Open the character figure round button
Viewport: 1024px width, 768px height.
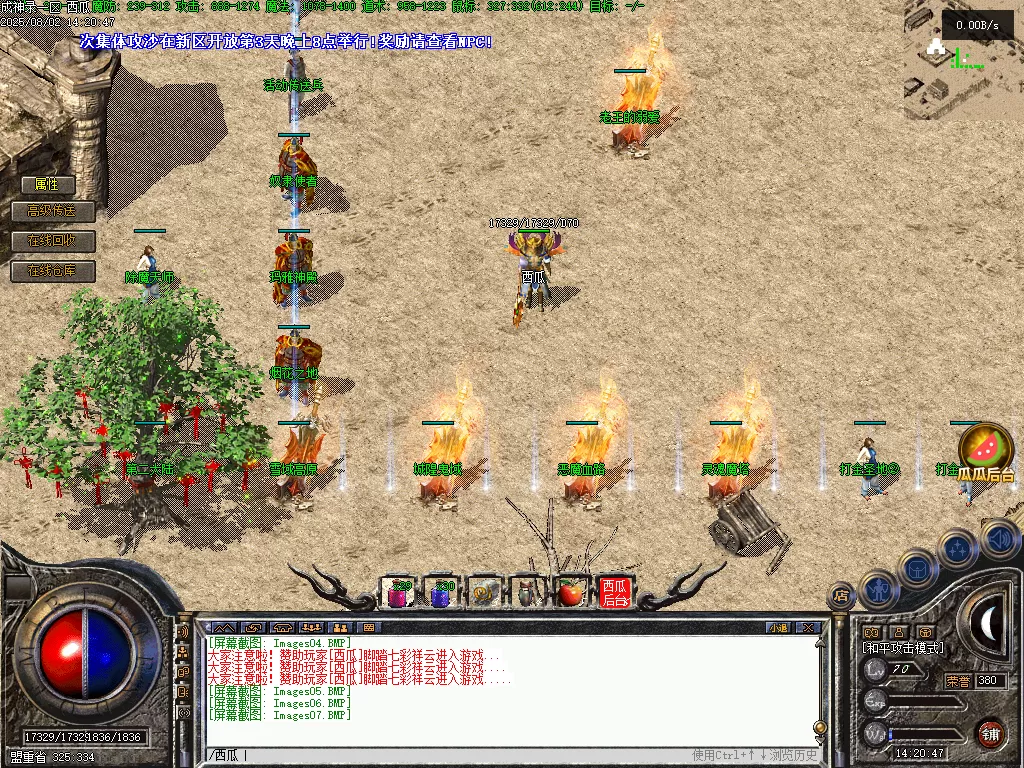click(x=877, y=591)
